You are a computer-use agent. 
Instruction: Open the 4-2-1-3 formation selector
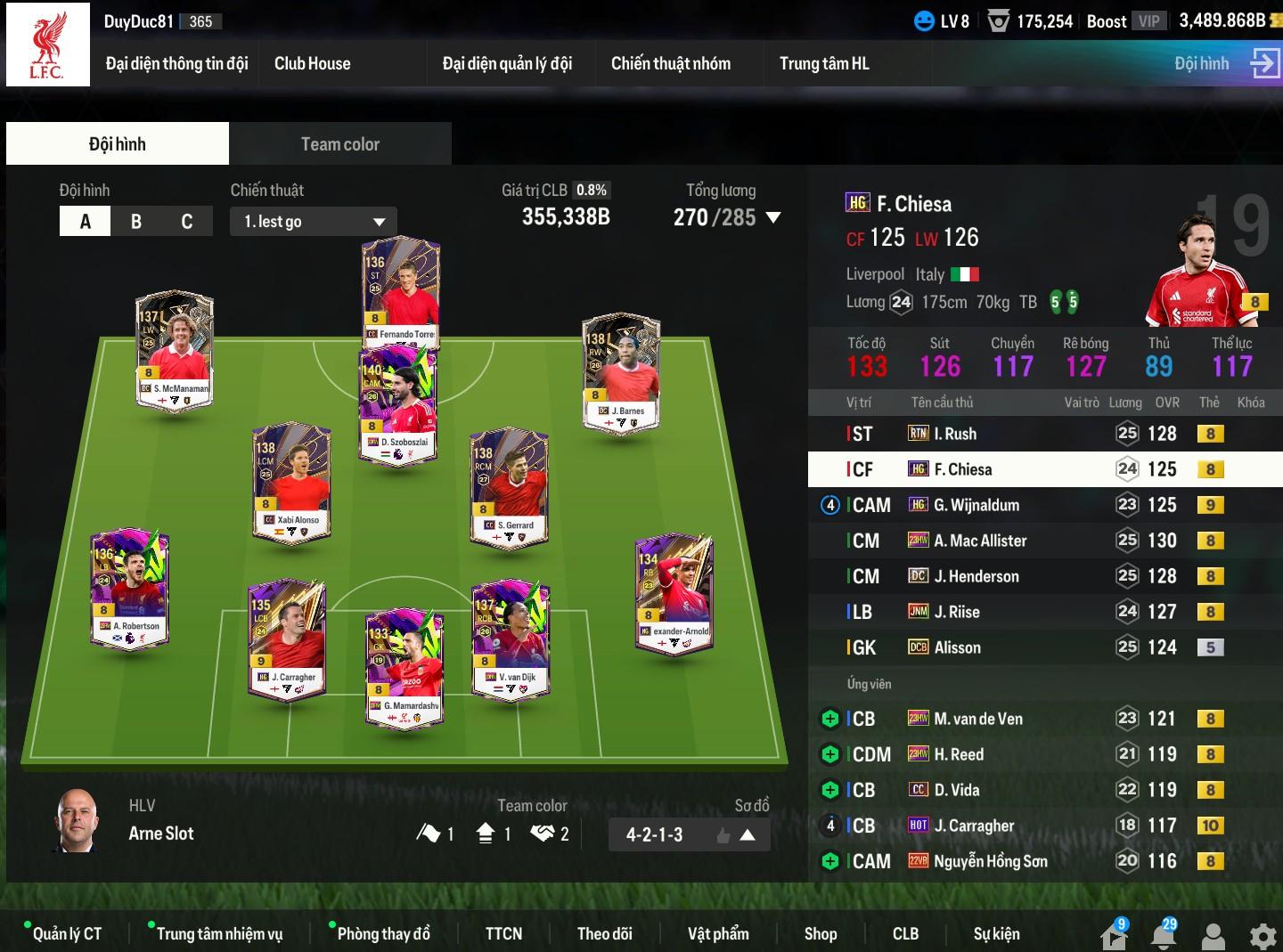click(689, 834)
